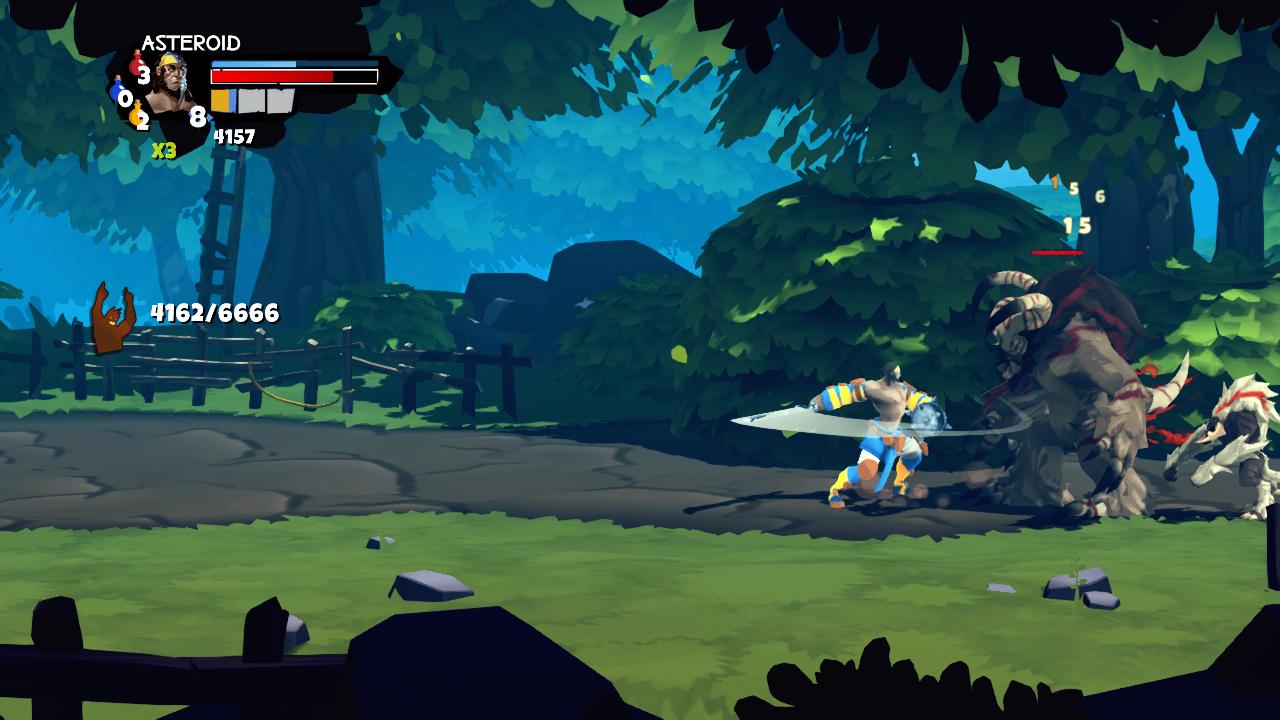Select the blue potion icon
Screen dimensions: 1280x720
pos(117,93)
